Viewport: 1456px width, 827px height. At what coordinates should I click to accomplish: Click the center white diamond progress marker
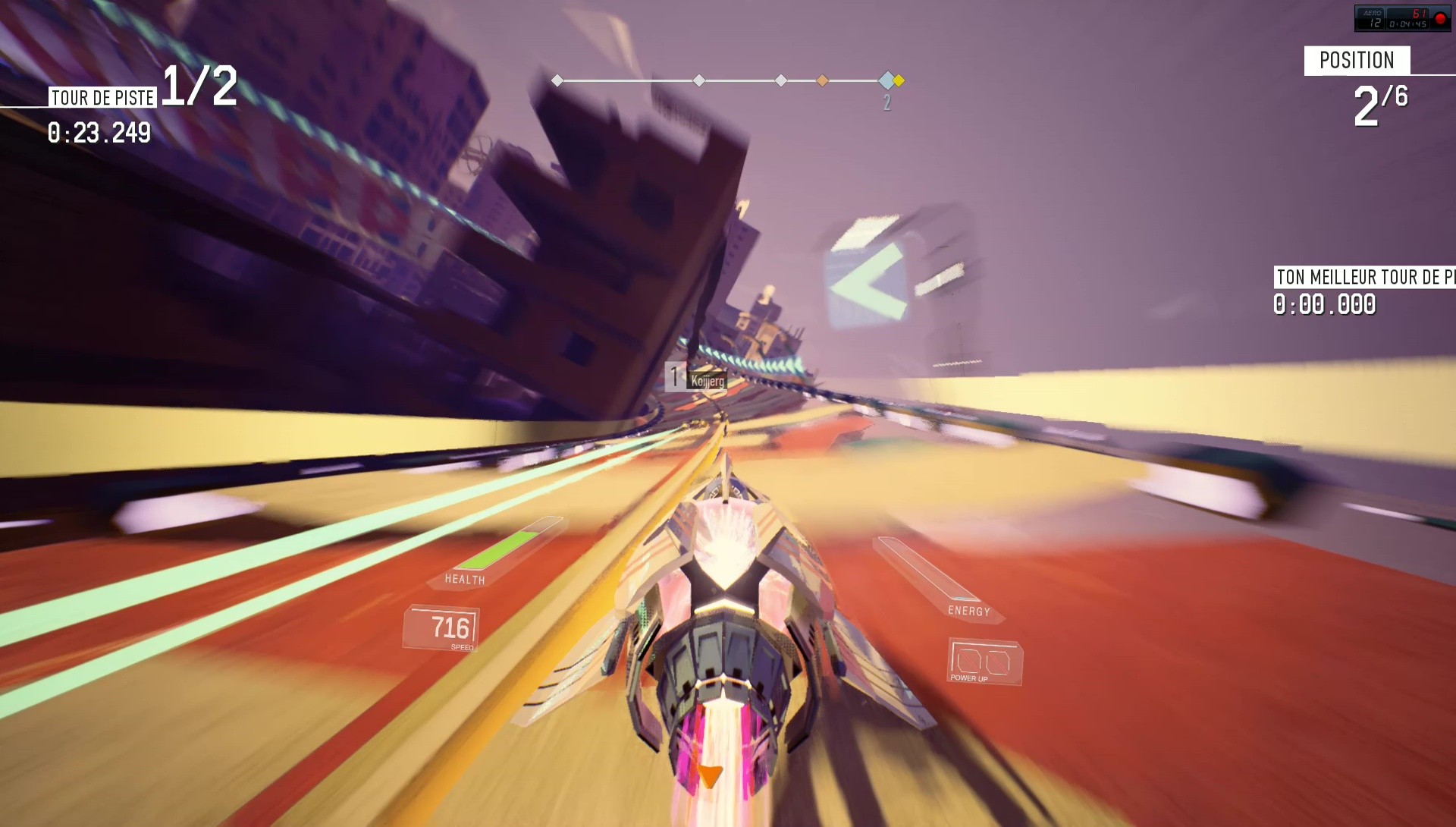click(698, 79)
